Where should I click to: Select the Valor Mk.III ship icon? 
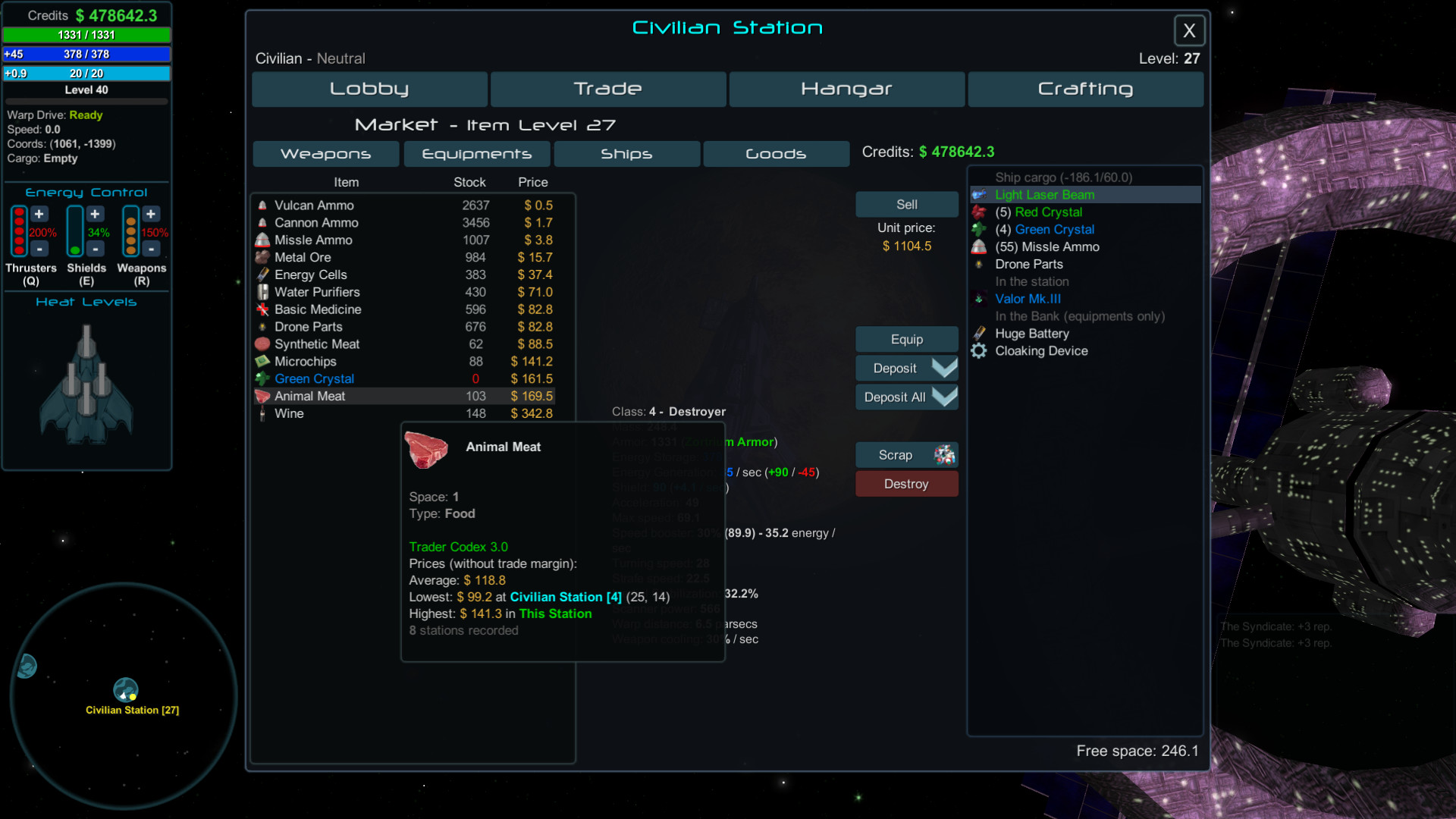pyautogui.click(x=979, y=299)
